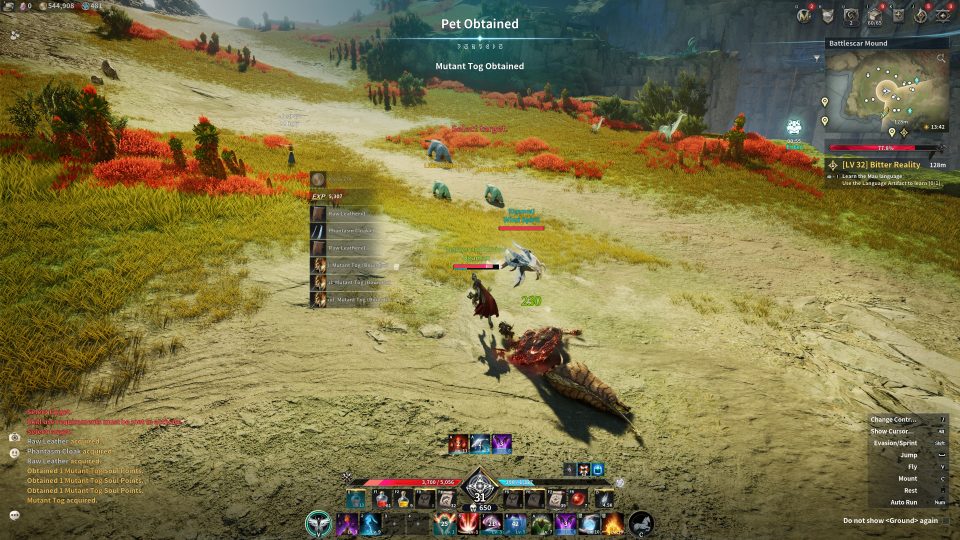Tick the 'Do not show <Ground> again' checkbox

[945, 520]
